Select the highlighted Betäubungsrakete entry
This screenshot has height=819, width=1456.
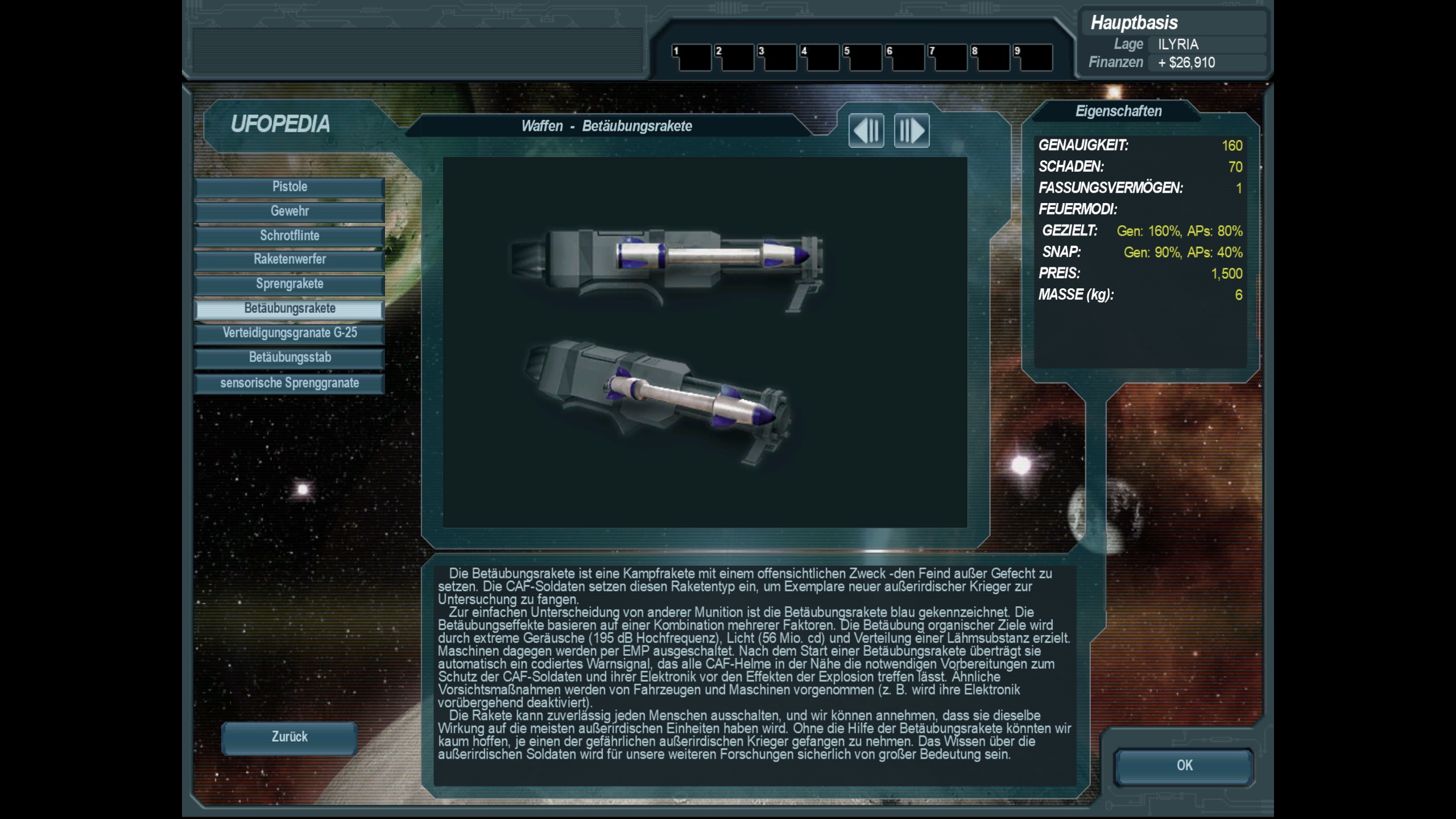[289, 309]
